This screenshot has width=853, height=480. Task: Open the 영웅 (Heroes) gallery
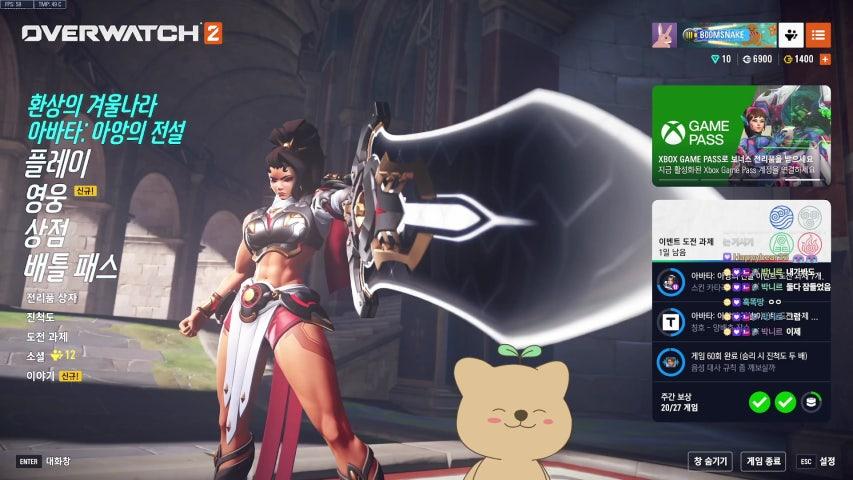click(x=45, y=198)
